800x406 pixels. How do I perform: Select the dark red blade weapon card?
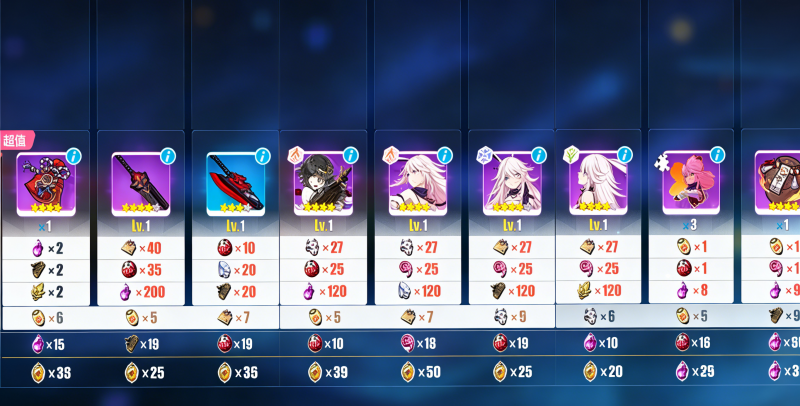coord(139,183)
